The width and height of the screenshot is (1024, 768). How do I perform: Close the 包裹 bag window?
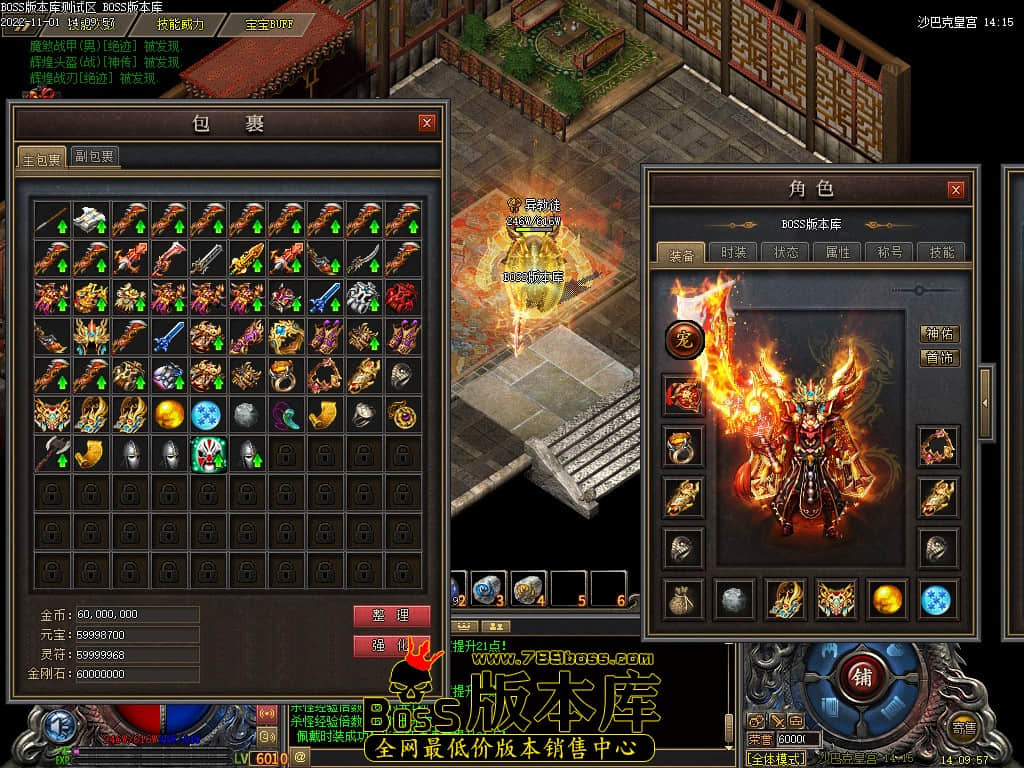[x=427, y=123]
